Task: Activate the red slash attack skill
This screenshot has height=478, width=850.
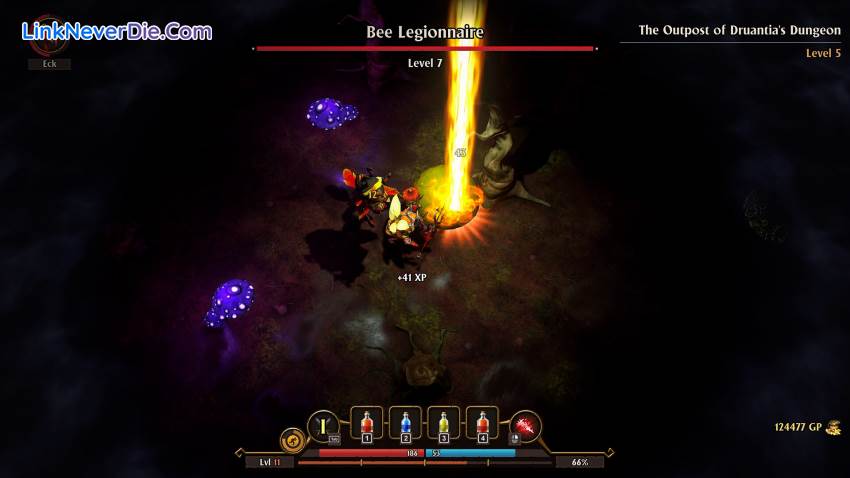Action: pyautogui.click(x=525, y=427)
